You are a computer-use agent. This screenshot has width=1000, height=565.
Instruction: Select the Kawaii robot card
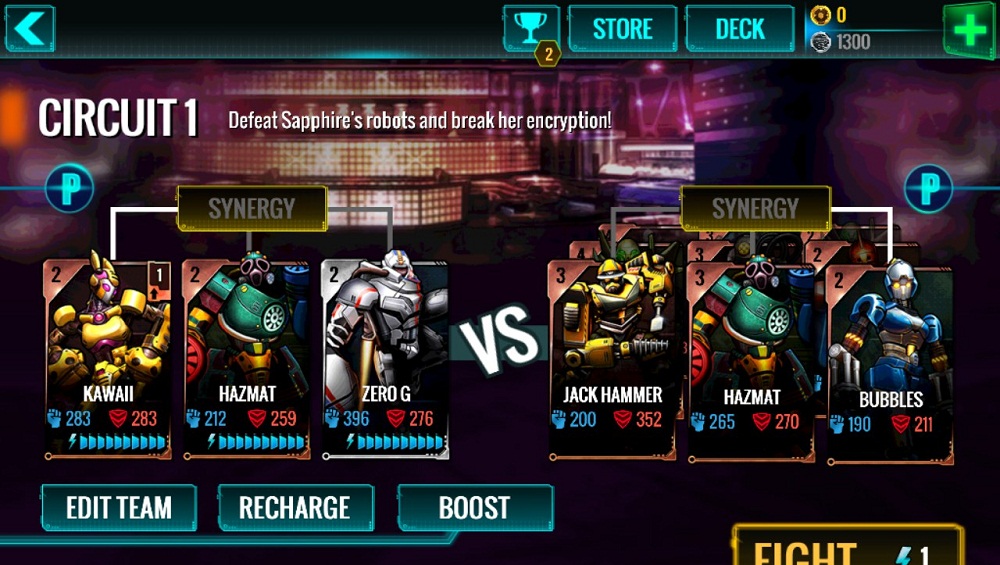[108, 355]
